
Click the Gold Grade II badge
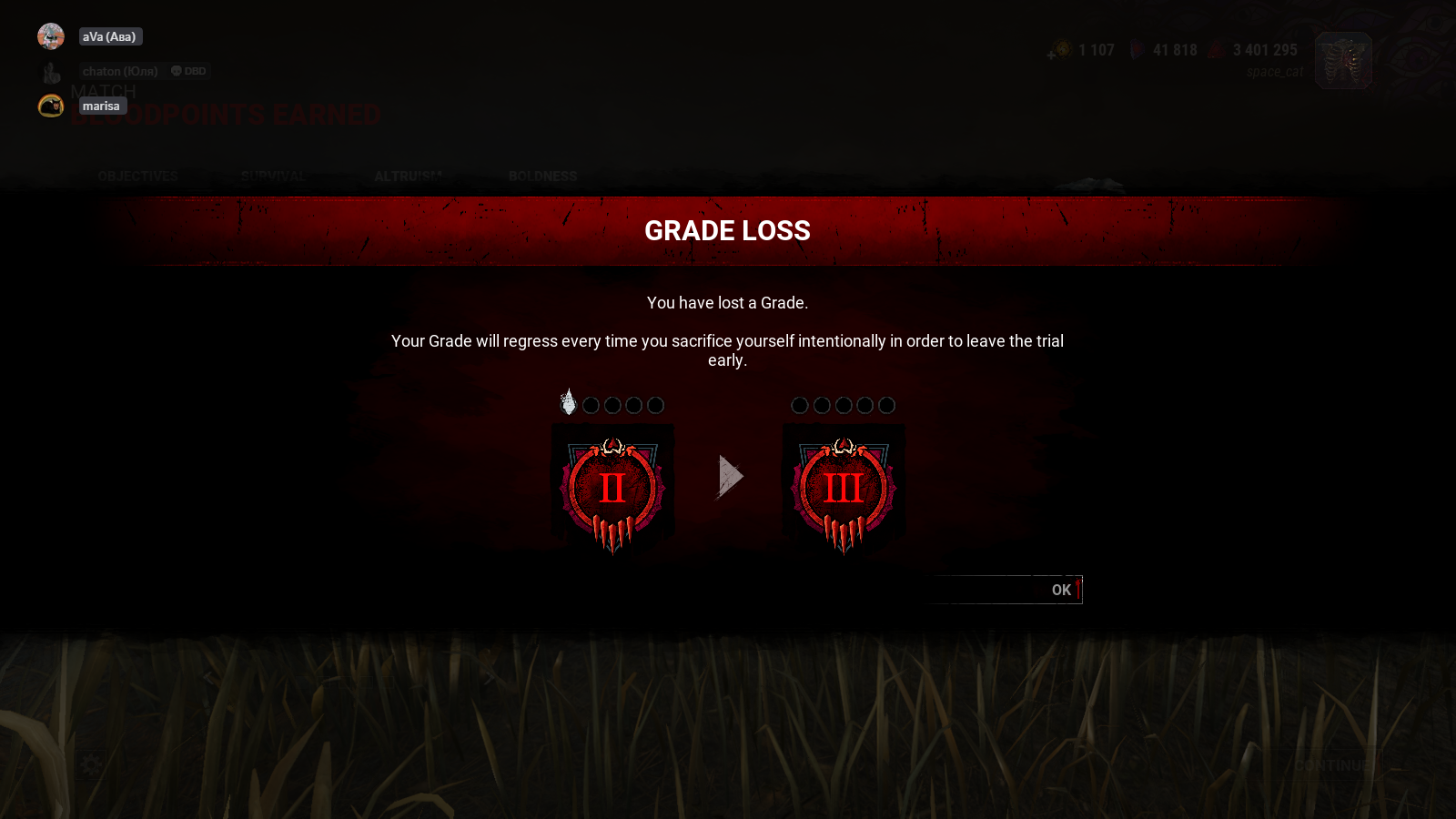612,487
